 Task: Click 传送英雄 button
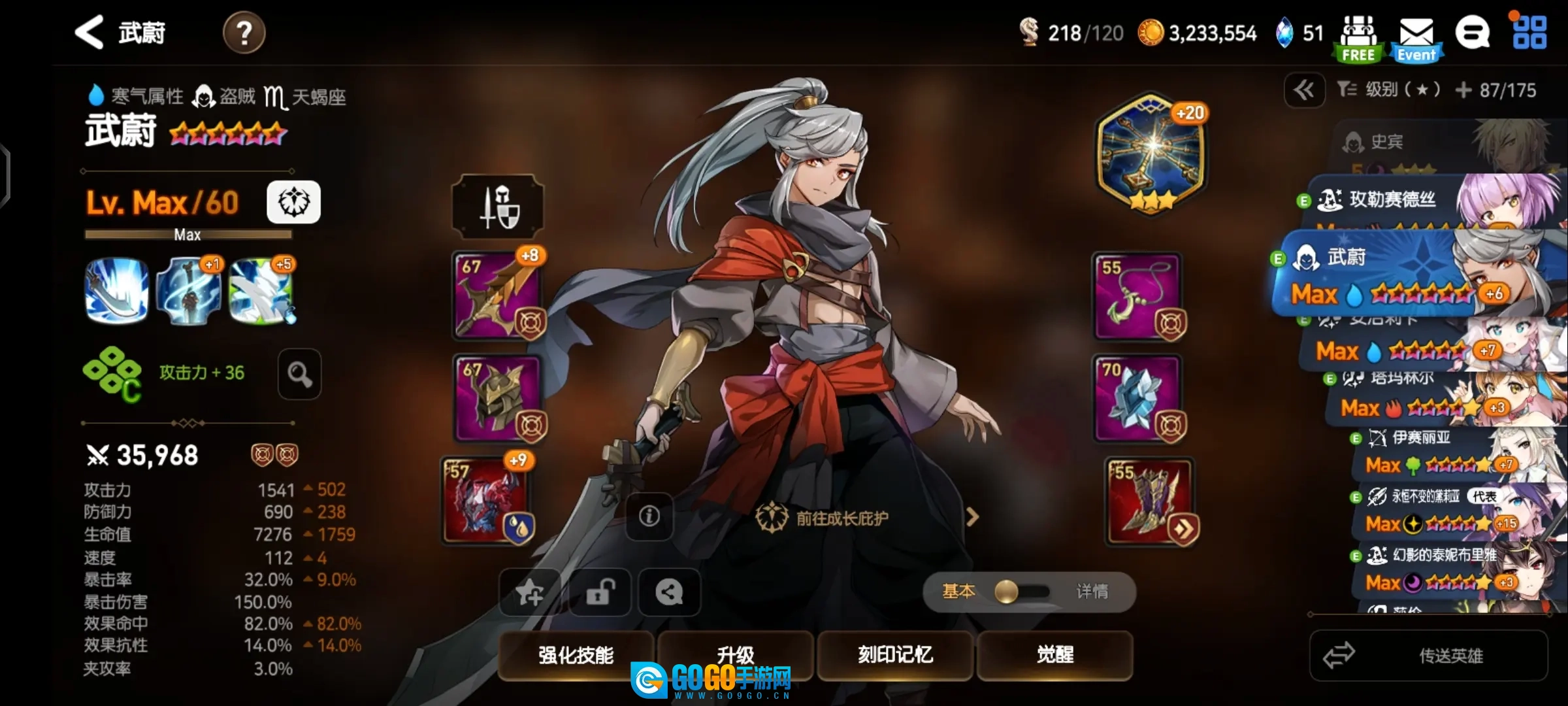tap(1429, 656)
